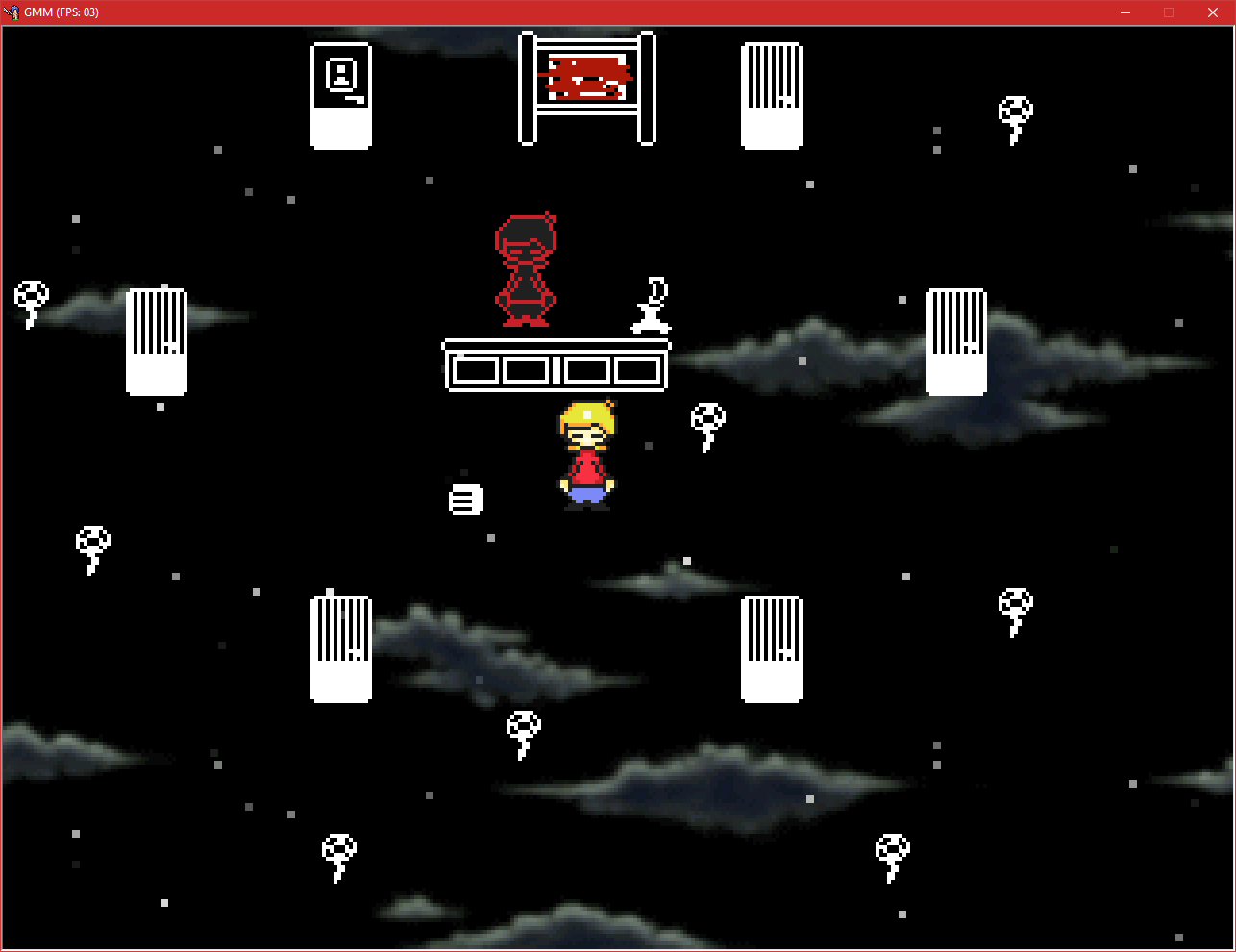Click the striped locker on the left side

coord(157,343)
